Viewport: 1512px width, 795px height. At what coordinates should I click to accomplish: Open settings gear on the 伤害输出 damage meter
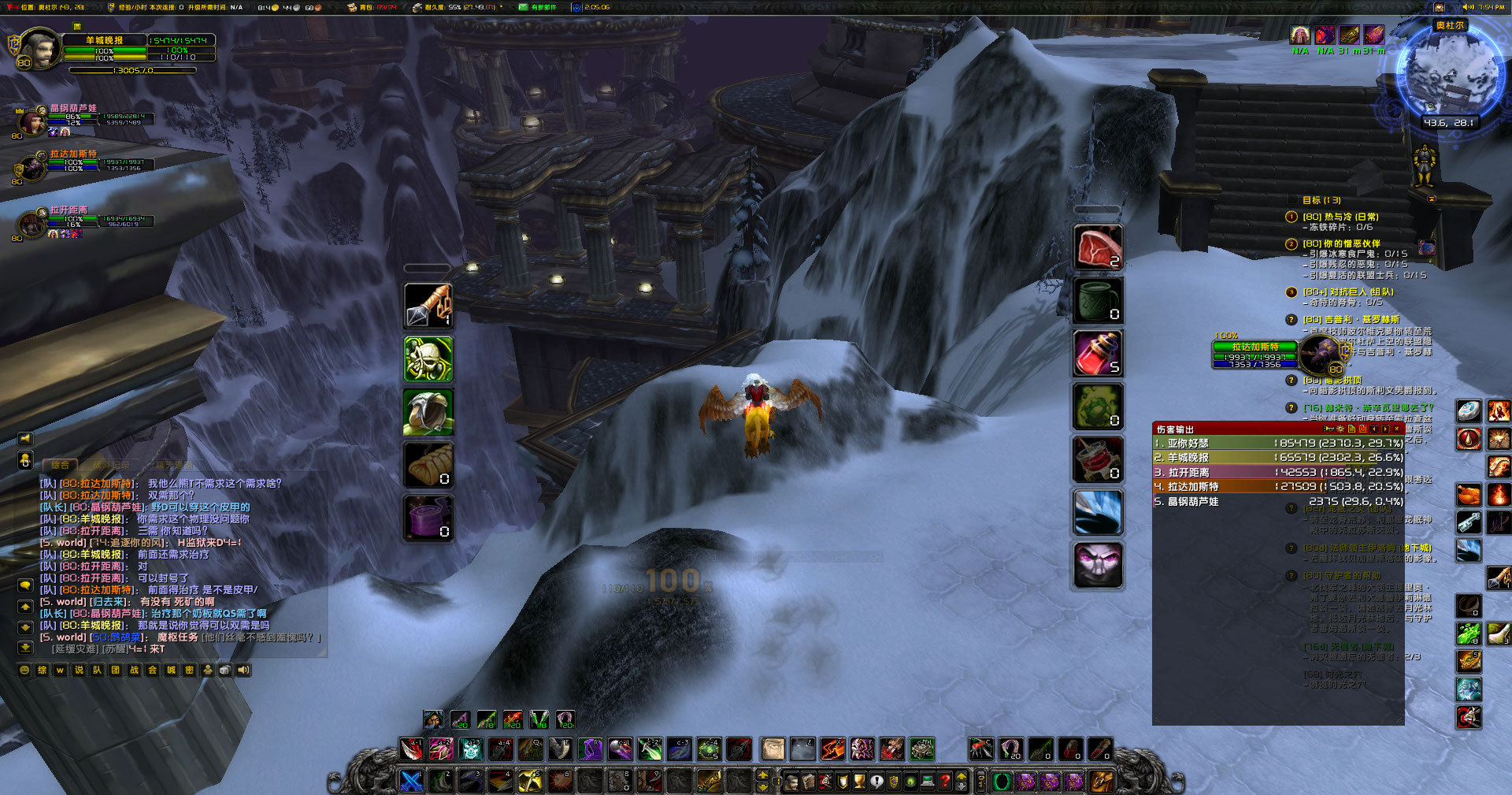pyautogui.click(x=1340, y=429)
